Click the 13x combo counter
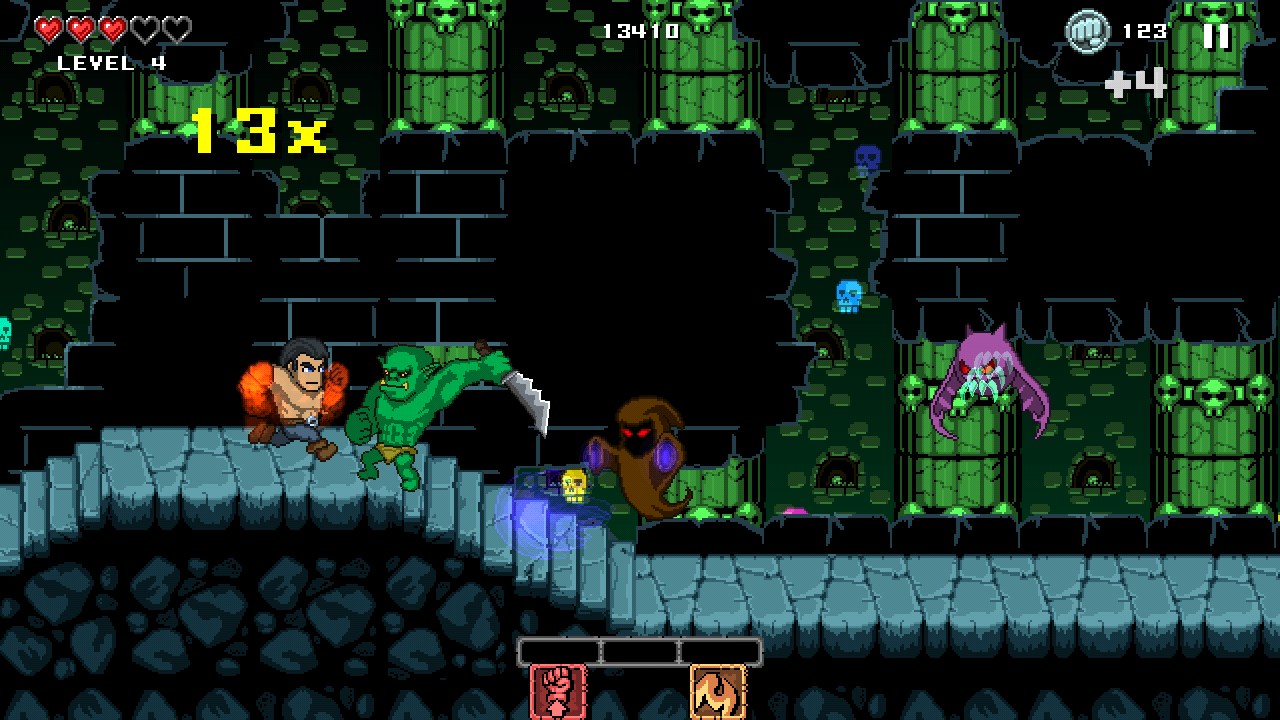The width and height of the screenshot is (1280, 720). tap(258, 129)
